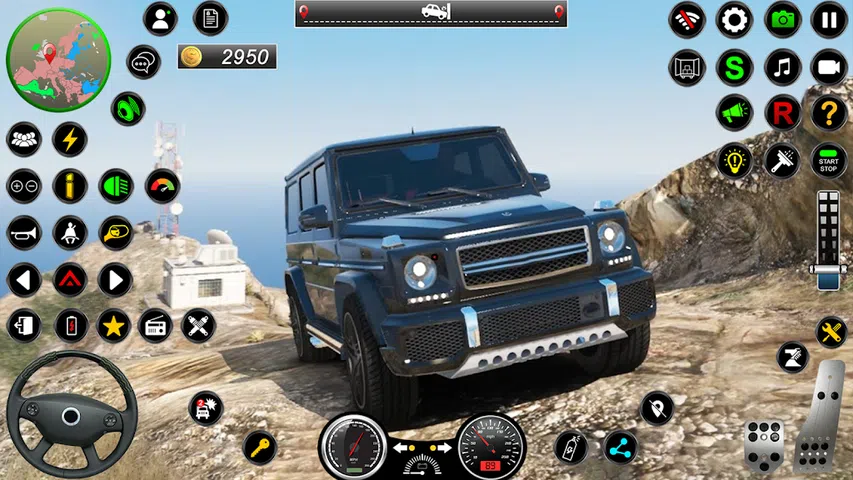Turn on the left arrow indicator

coord(24,279)
